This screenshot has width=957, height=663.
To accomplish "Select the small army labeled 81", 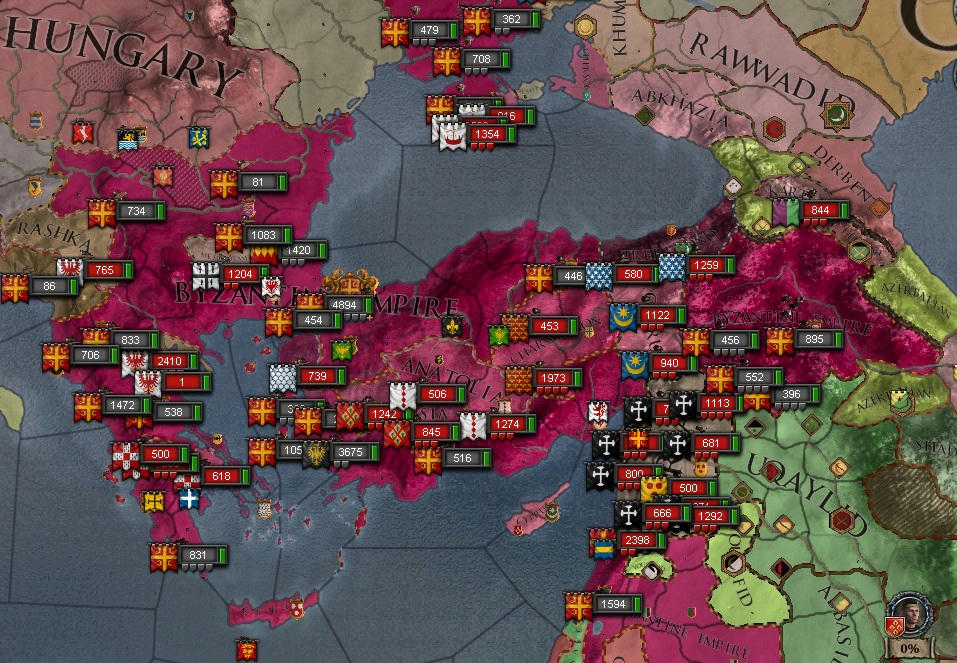I will (260, 182).
